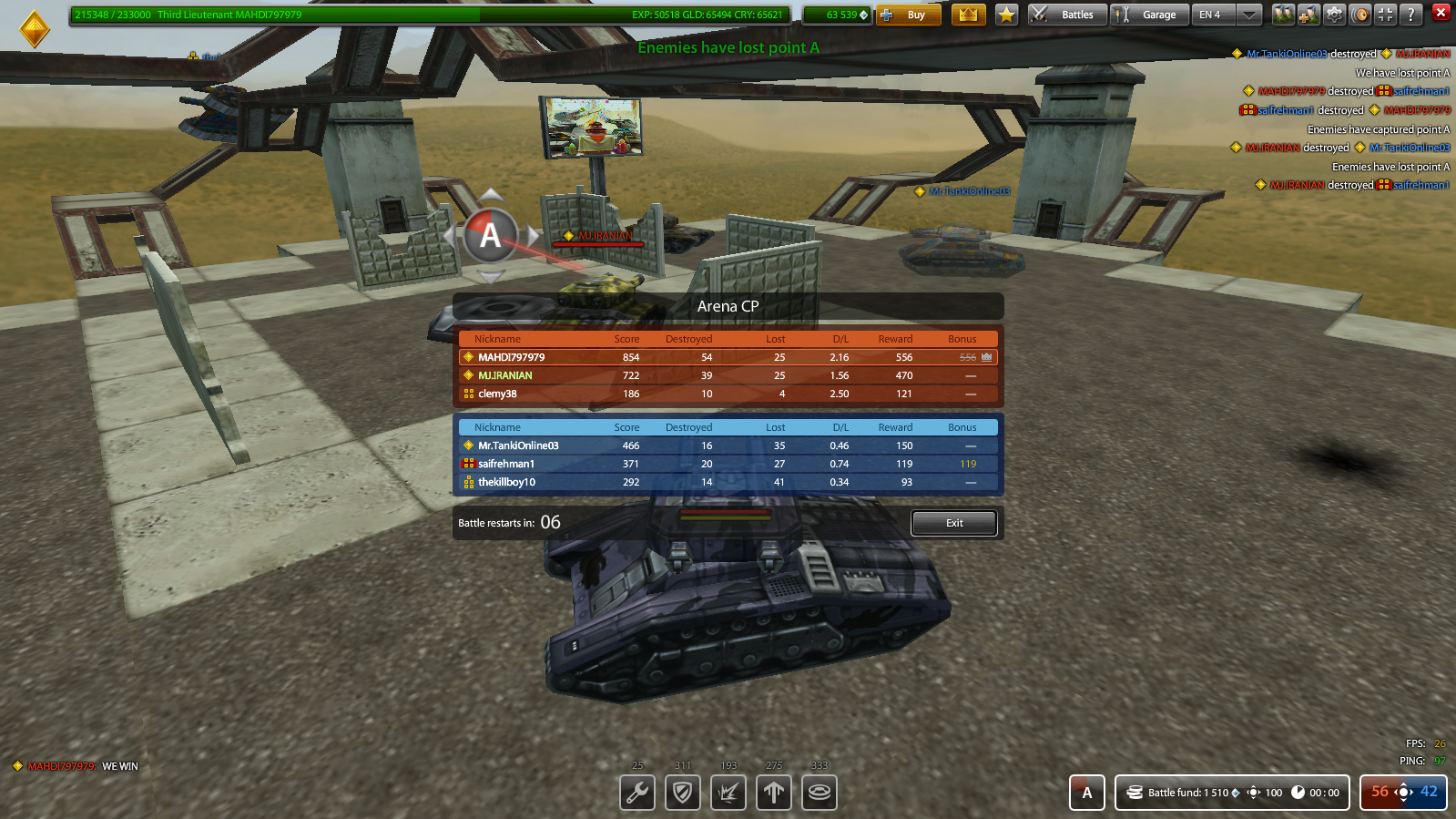
Task: Mute the game sound speaker
Action: point(1359,15)
